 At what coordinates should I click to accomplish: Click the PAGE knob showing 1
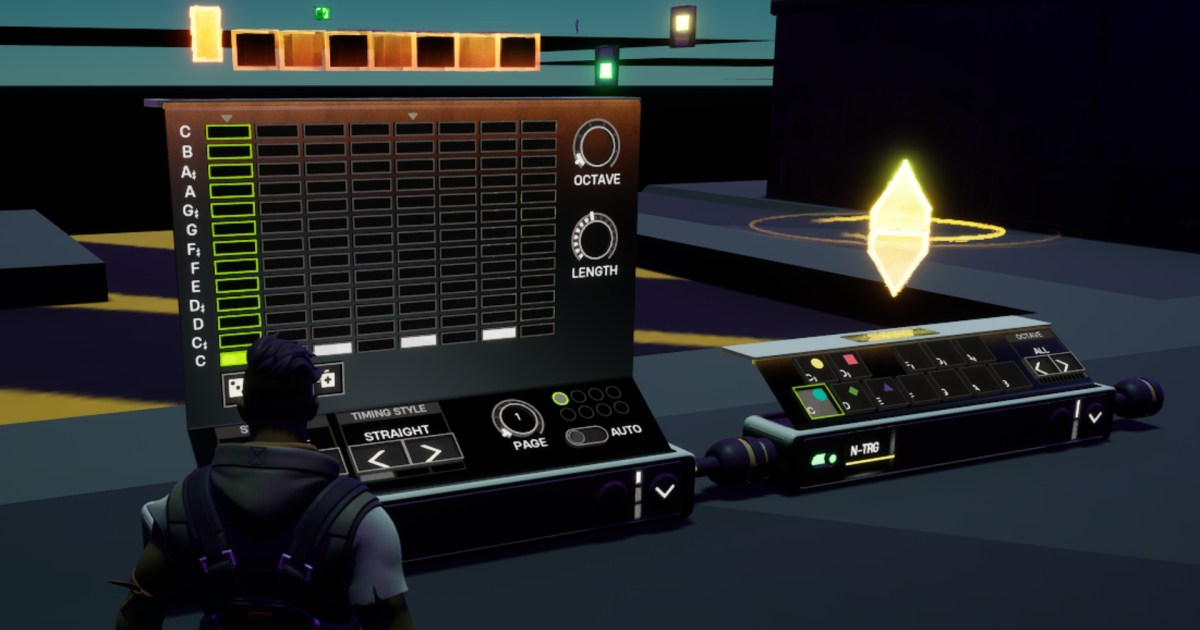(517, 417)
